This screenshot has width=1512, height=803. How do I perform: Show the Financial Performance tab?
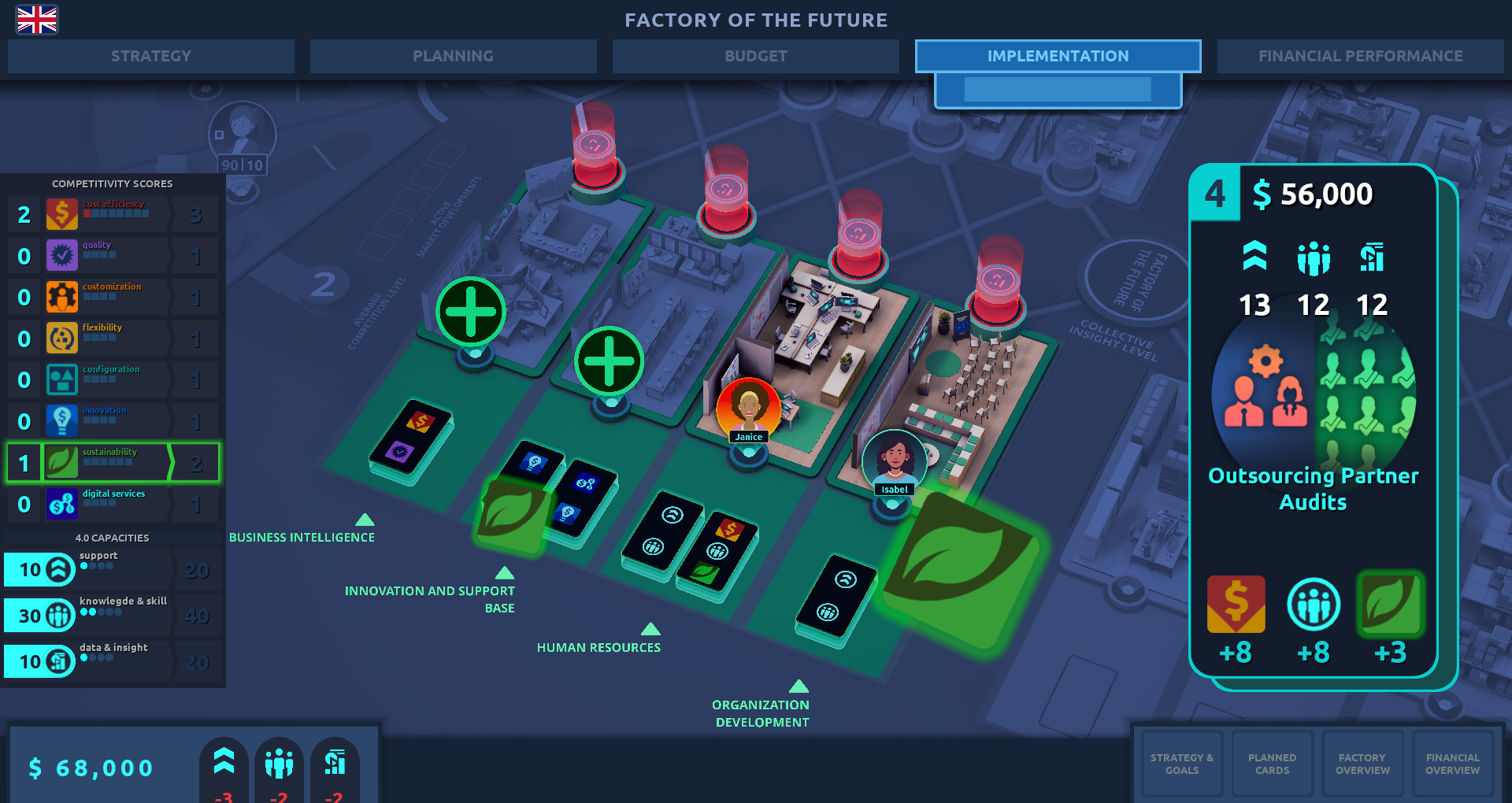click(1360, 56)
